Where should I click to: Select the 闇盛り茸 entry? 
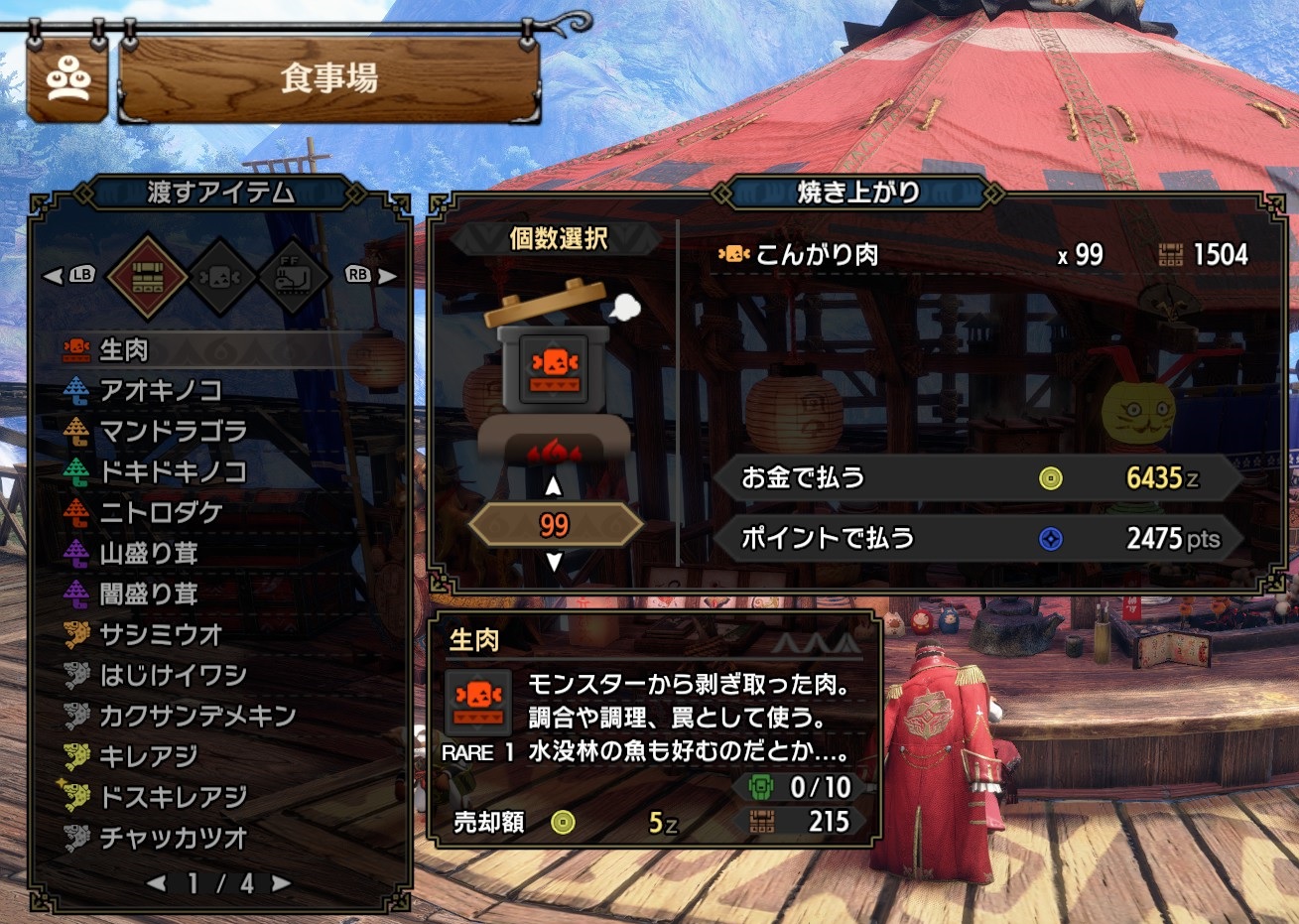148,594
